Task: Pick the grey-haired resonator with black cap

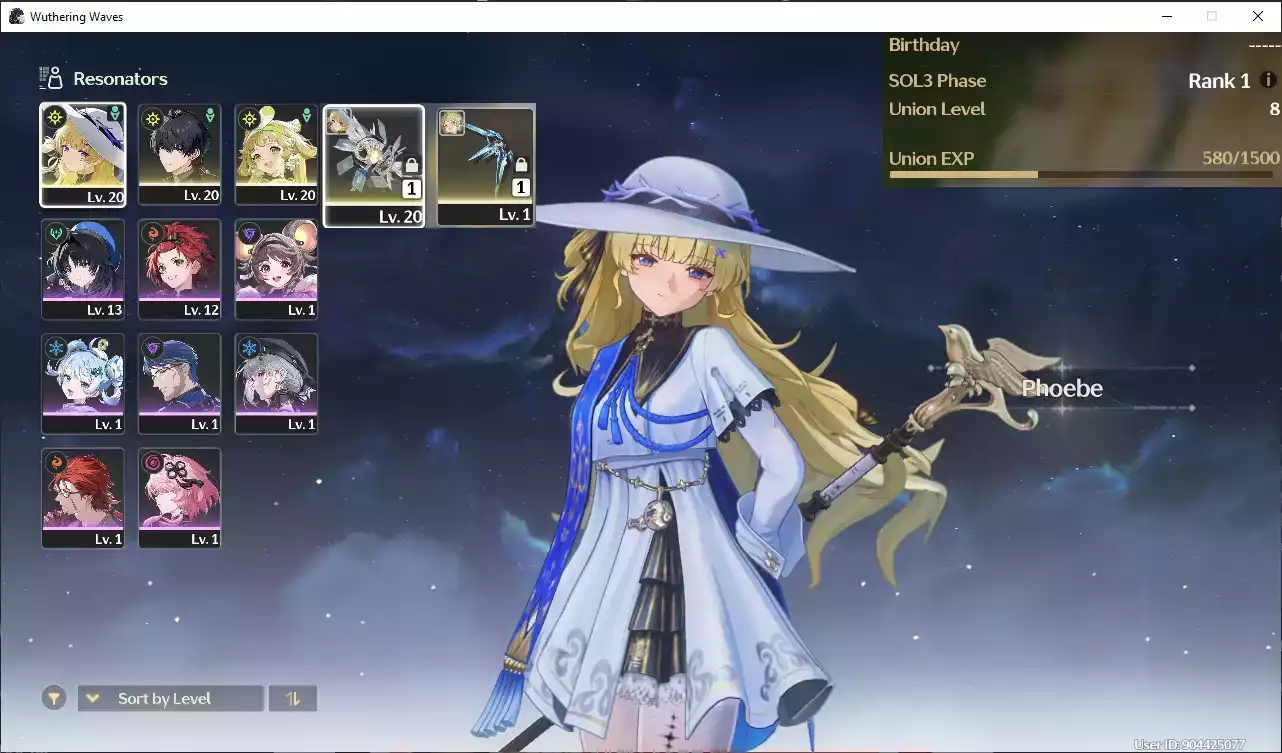Action: 277,383
